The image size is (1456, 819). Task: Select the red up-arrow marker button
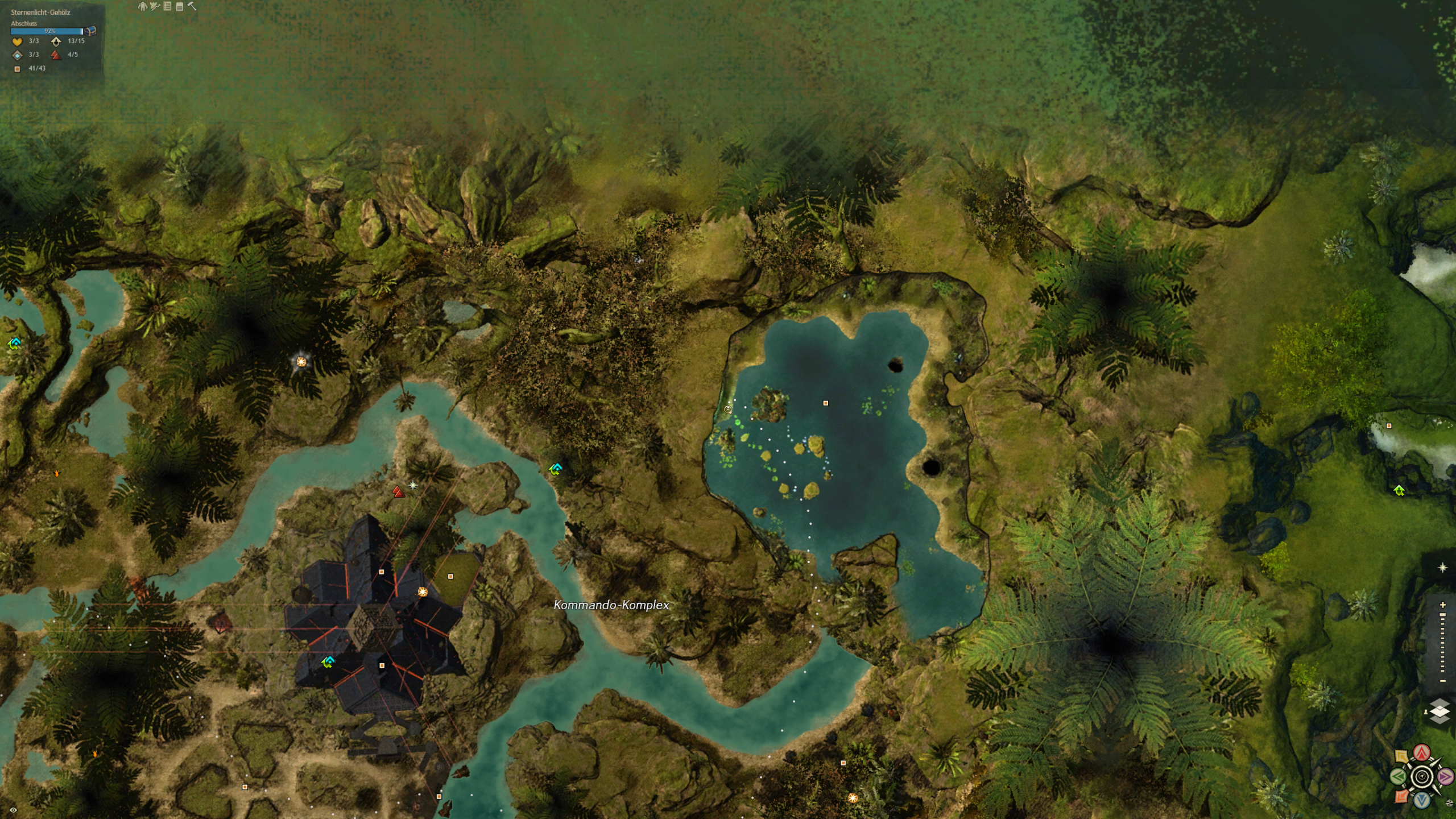click(1422, 753)
